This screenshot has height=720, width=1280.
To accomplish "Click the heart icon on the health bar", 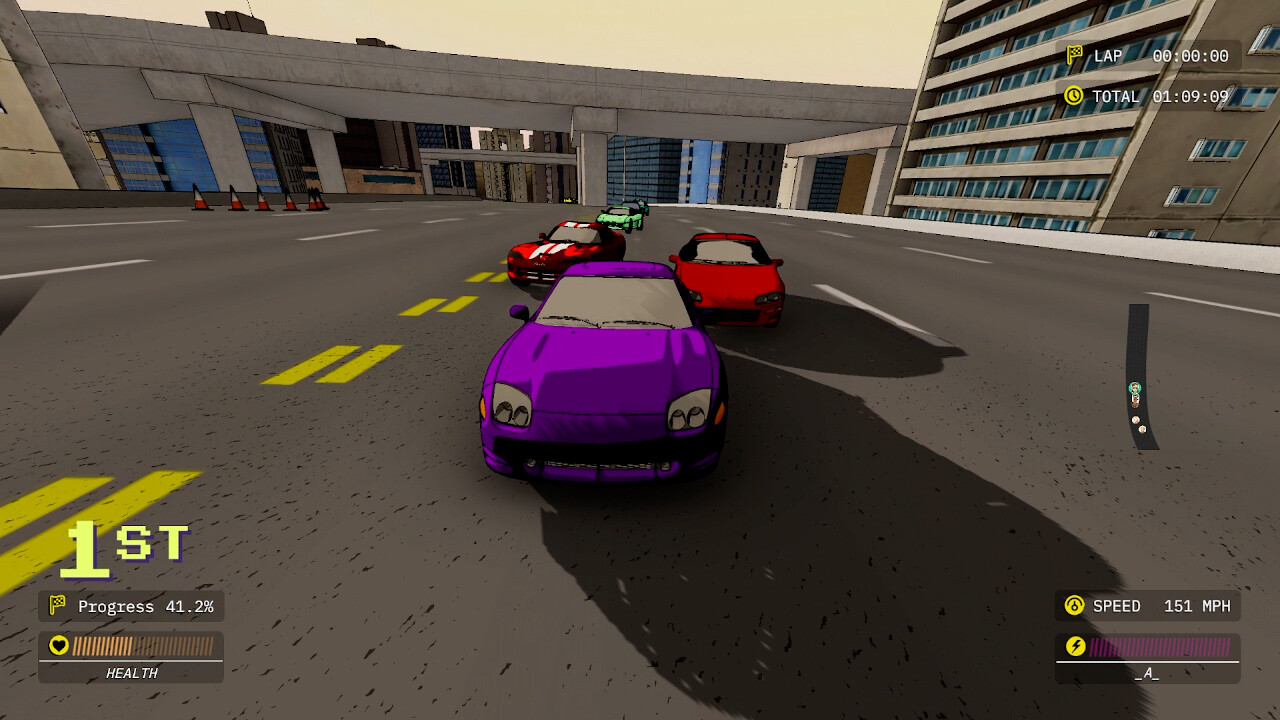I will coord(58,645).
